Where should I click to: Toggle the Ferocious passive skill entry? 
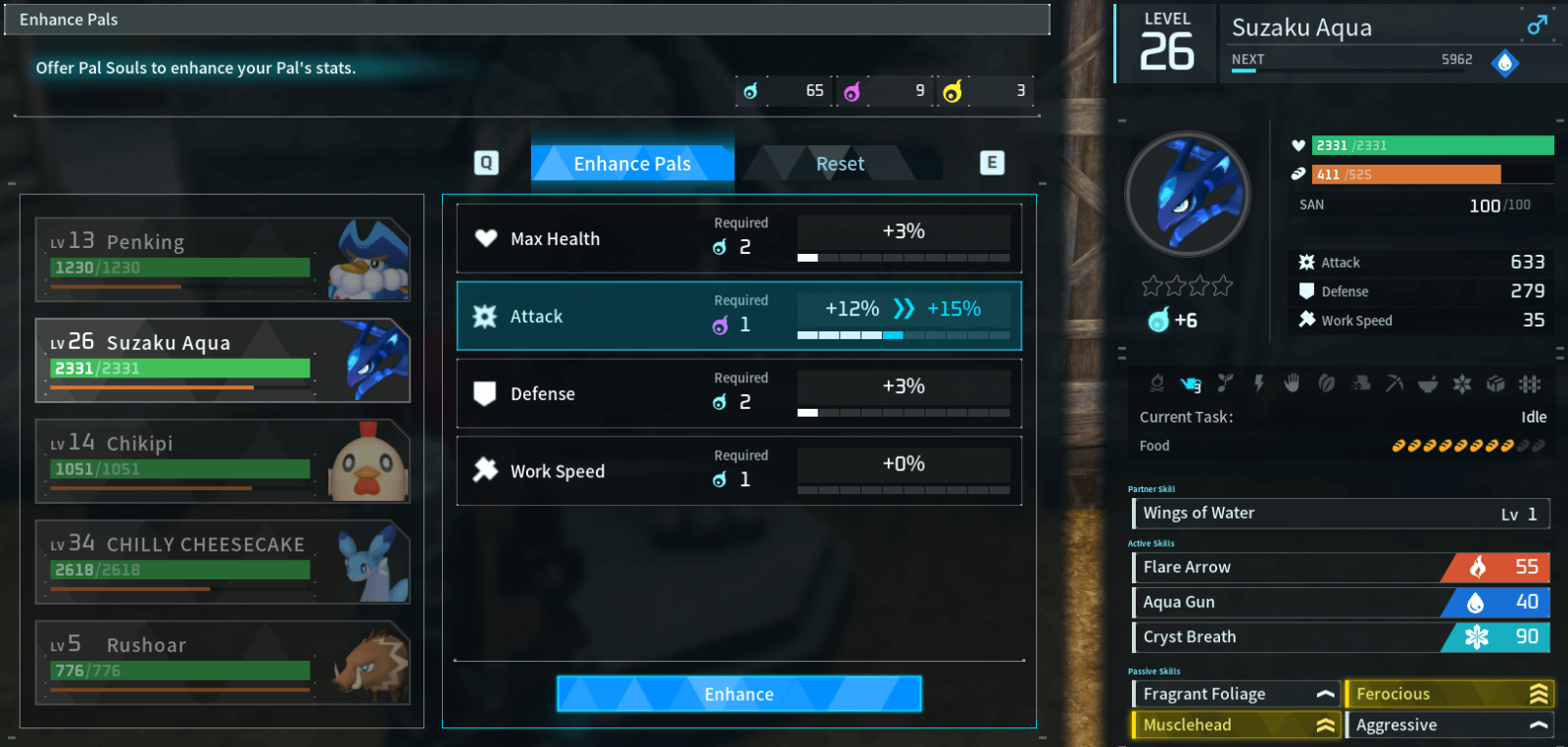coord(1449,693)
